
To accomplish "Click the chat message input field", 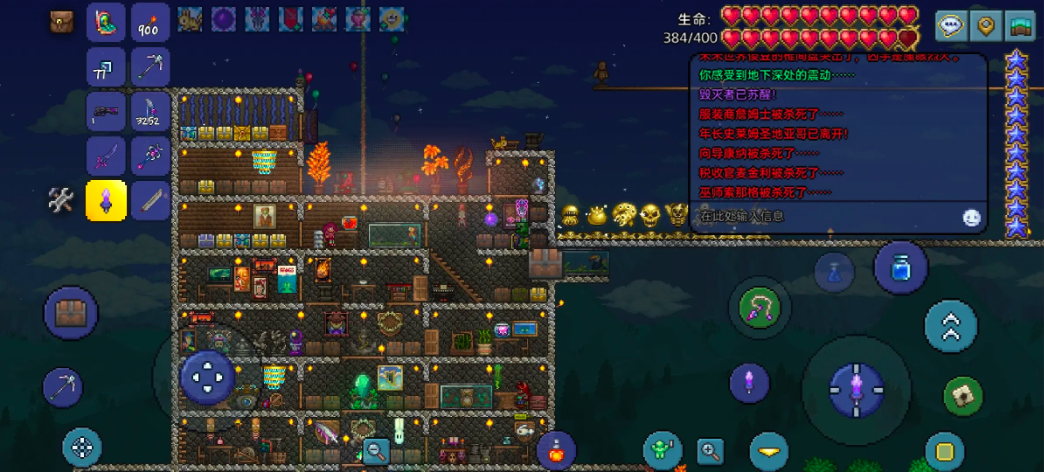I will (x=820, y=216).
